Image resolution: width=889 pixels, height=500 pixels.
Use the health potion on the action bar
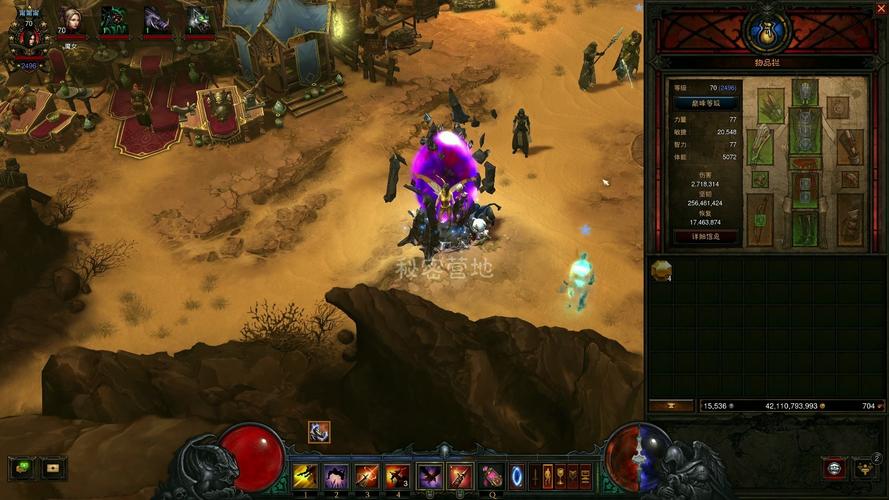point(491,476)
